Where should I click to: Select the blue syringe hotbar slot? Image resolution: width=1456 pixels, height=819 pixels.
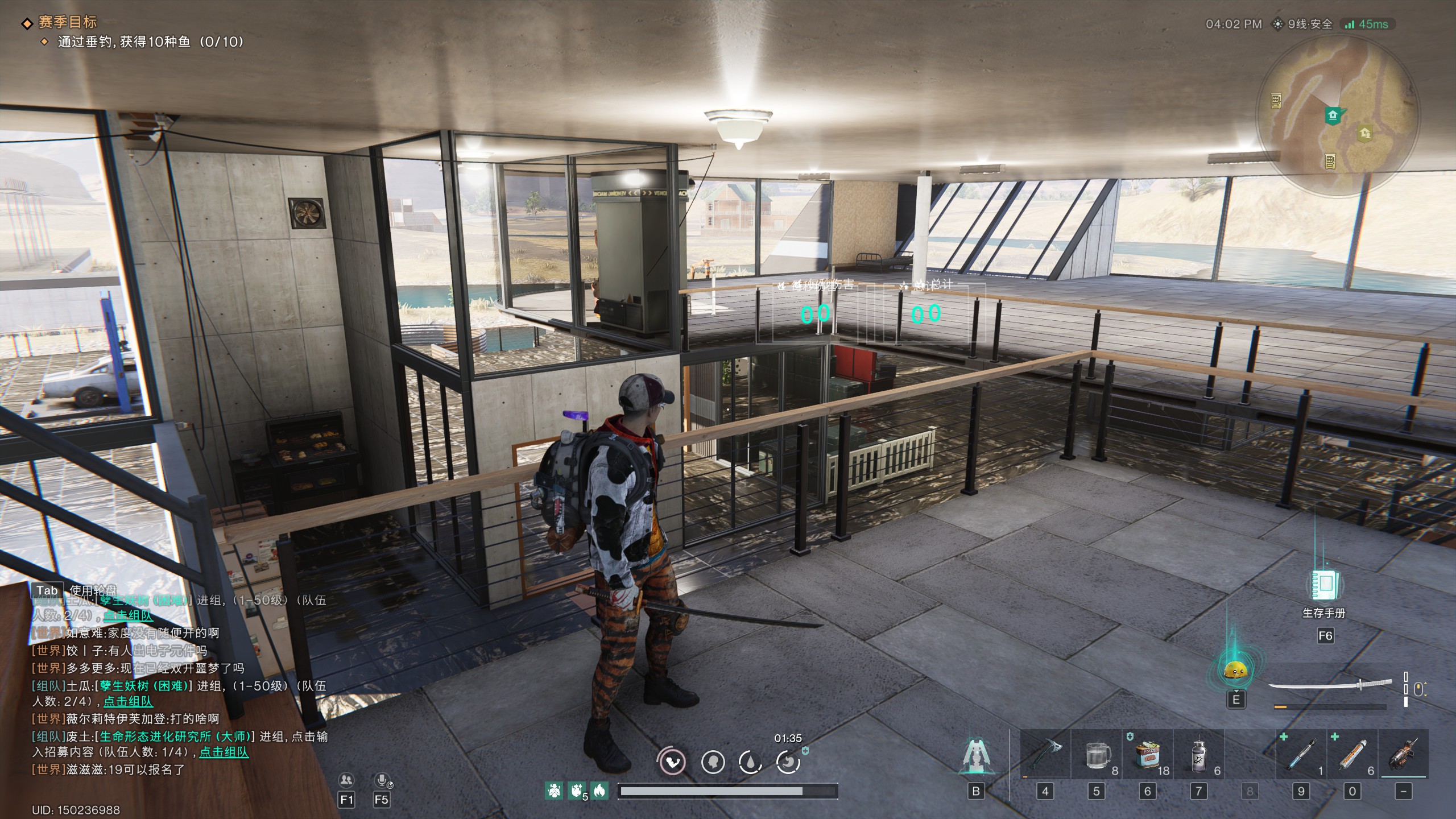(x=1301, y=755)
